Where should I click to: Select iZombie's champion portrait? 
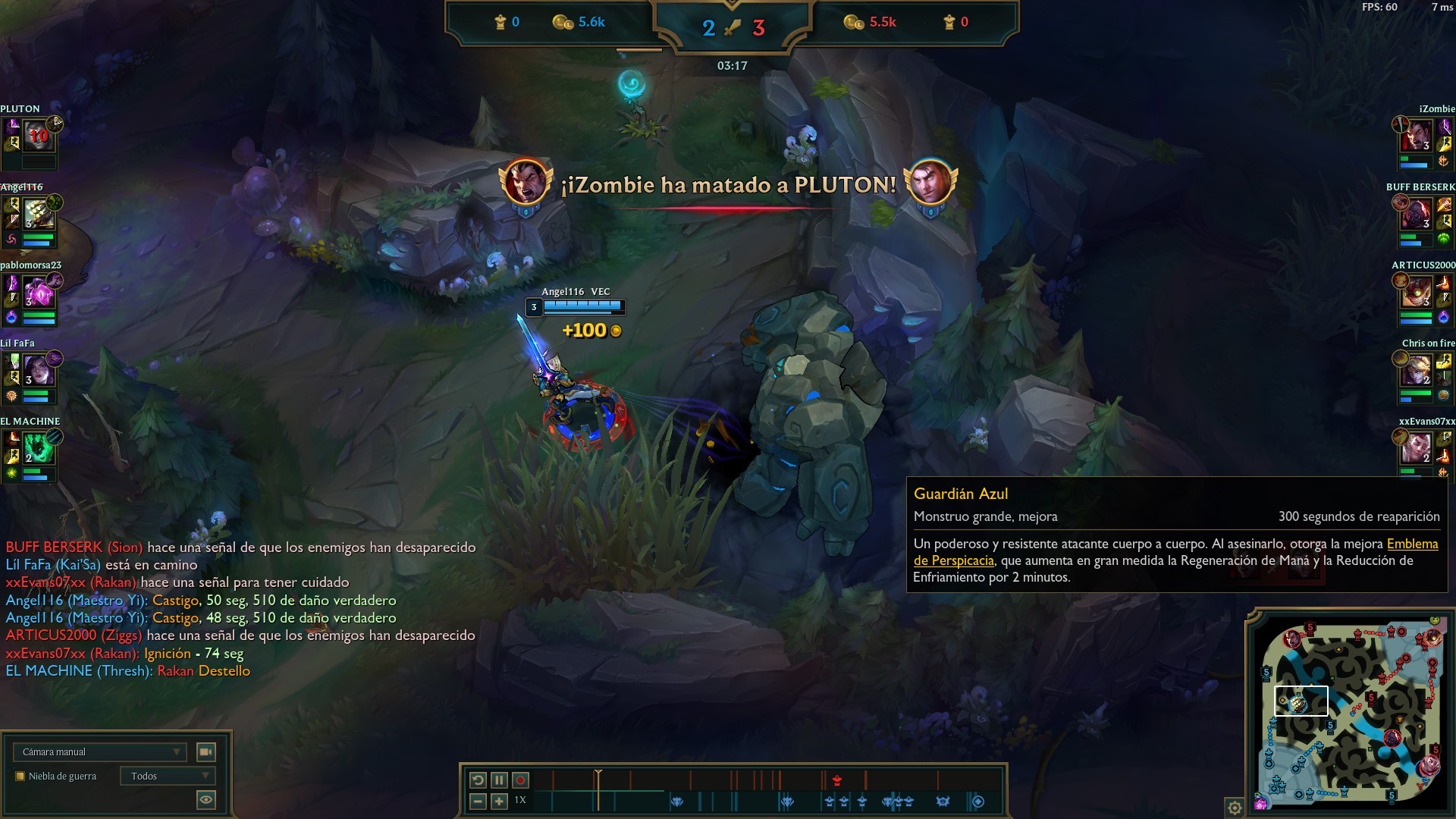[1417, 136]
